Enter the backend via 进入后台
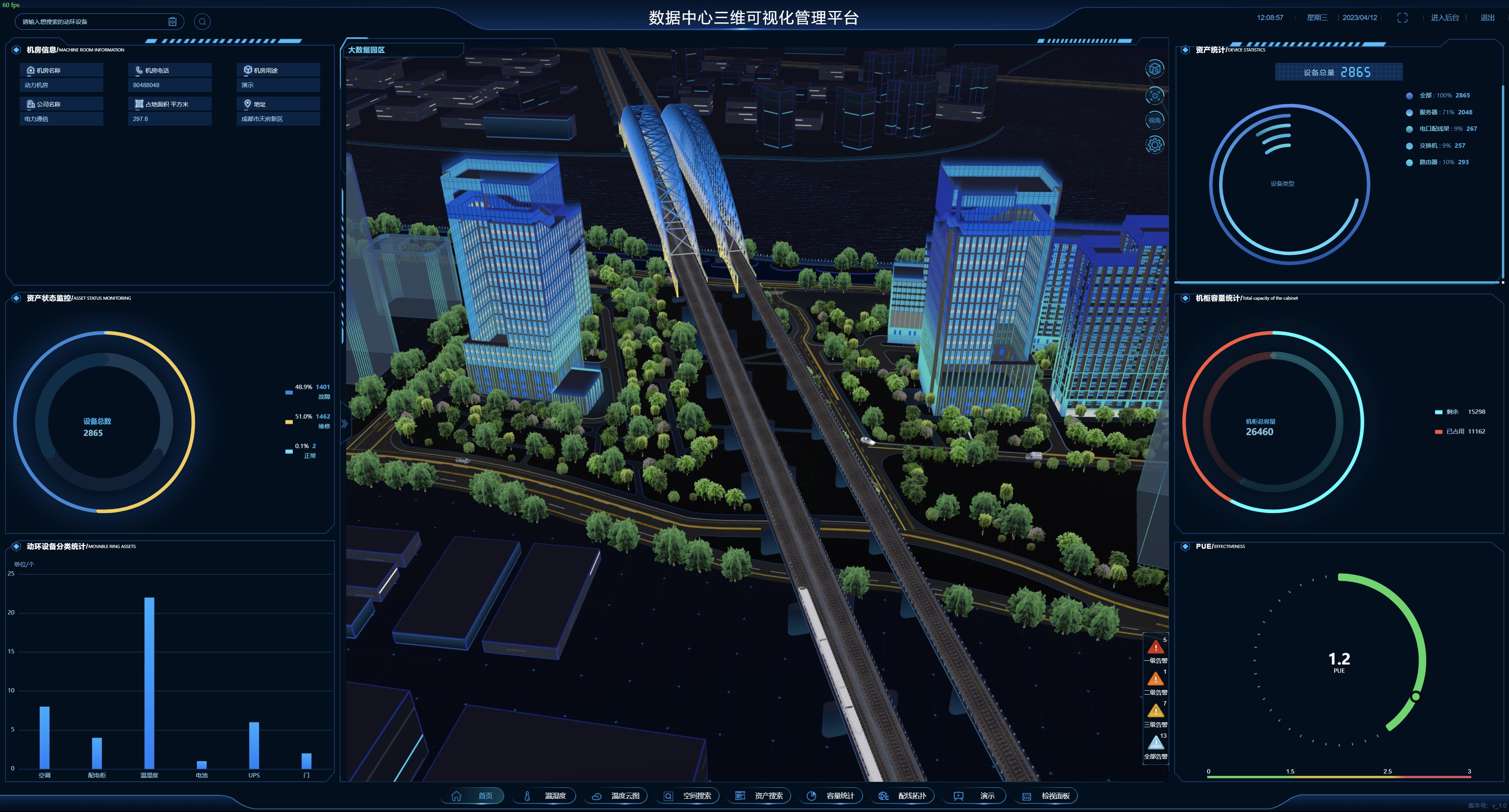The width and height of the screenshot is (1509, 812). click(1445, 18)
